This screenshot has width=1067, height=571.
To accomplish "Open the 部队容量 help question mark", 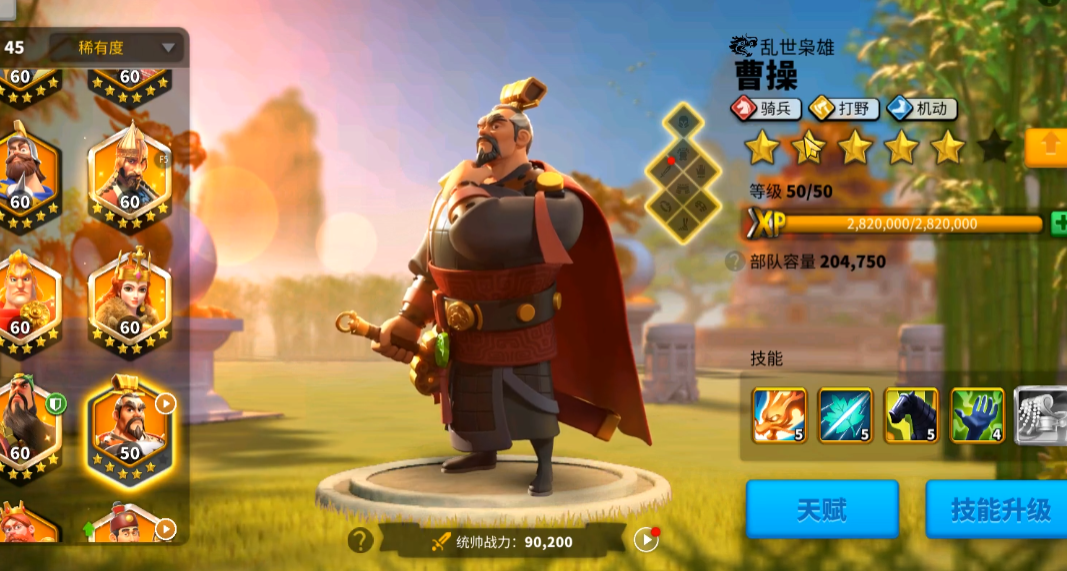I will (735, 262).
